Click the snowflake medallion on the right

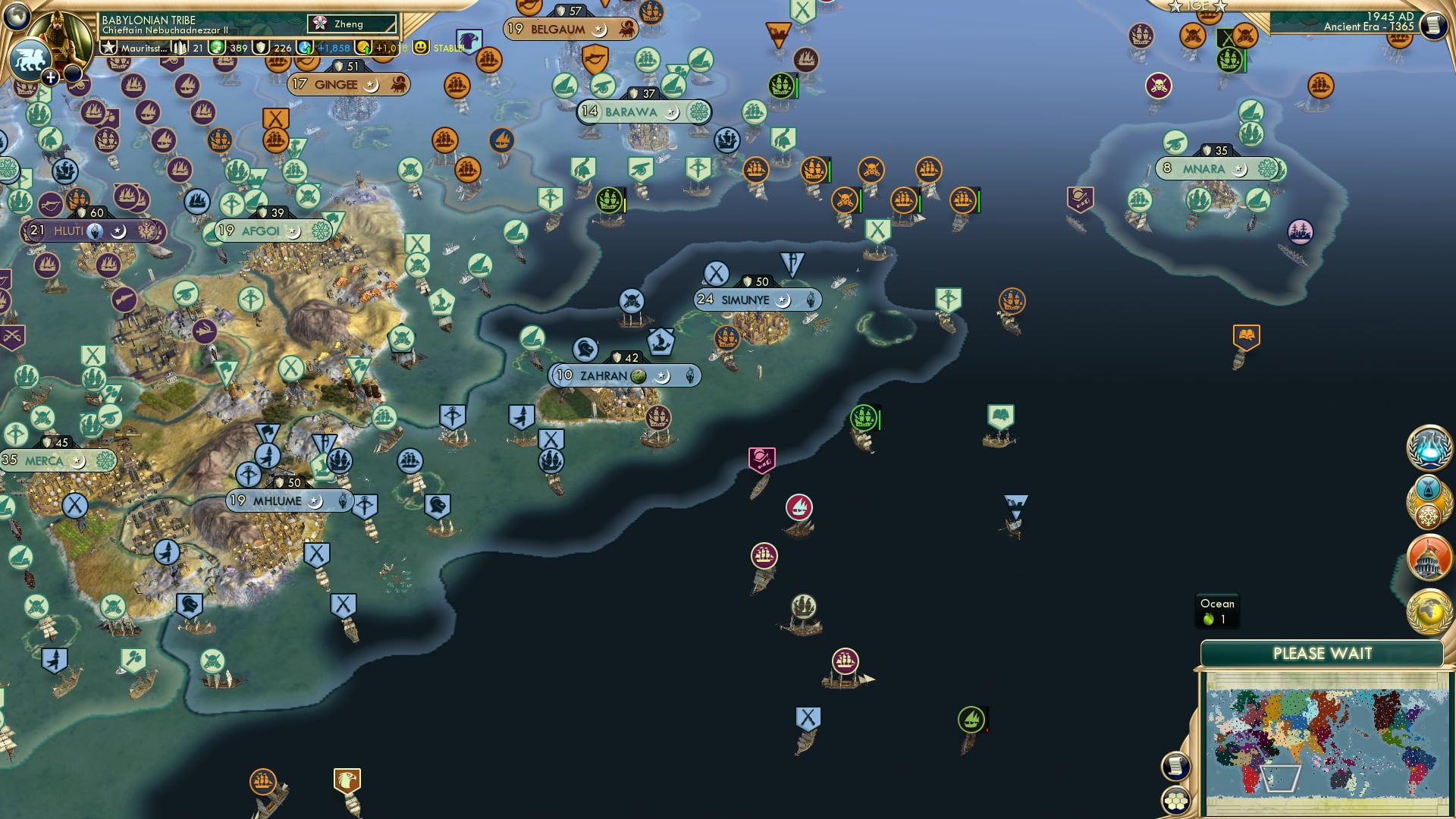(1429, 517)
